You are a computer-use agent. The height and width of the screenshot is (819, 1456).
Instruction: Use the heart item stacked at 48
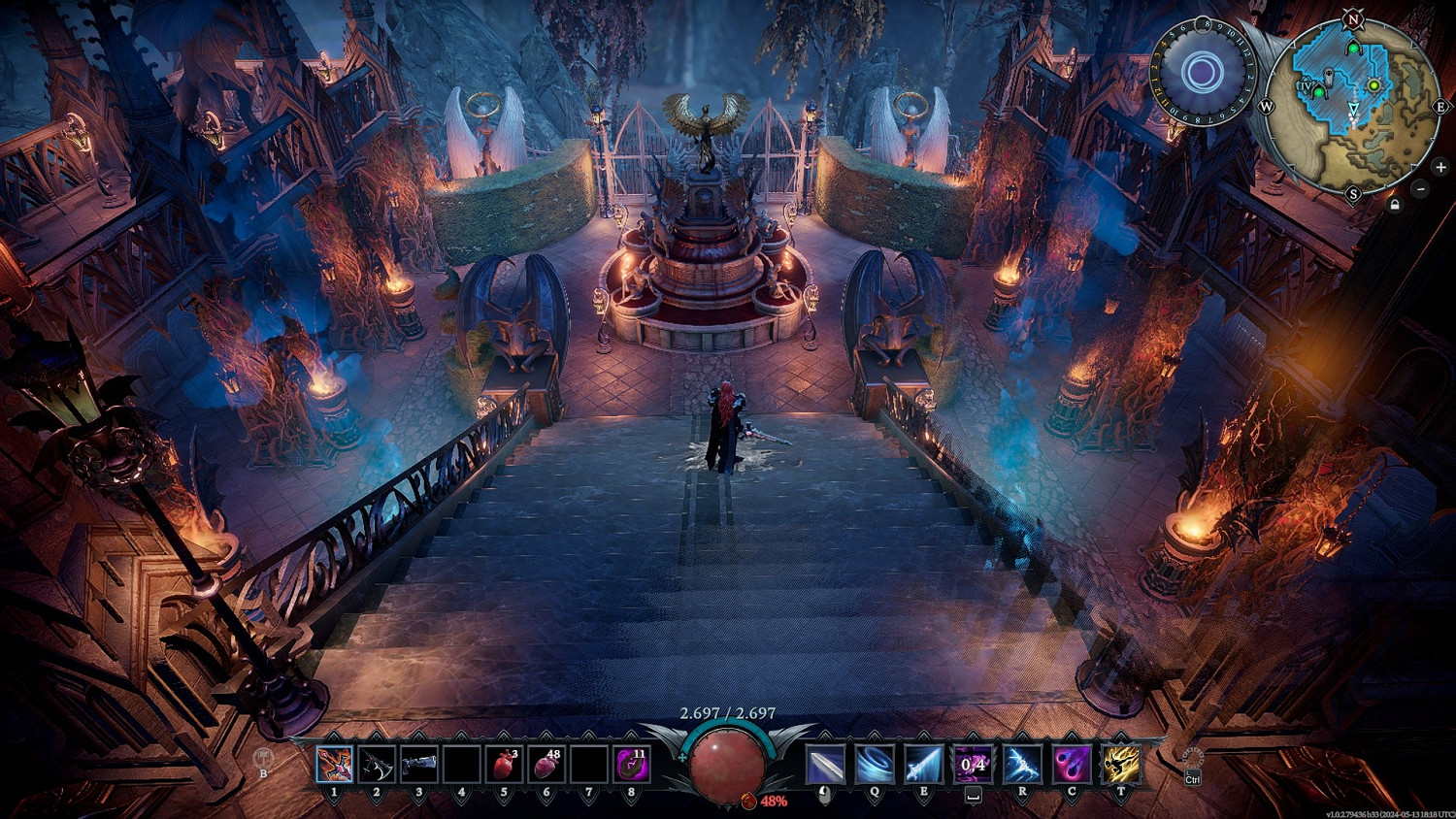(546, 765)
